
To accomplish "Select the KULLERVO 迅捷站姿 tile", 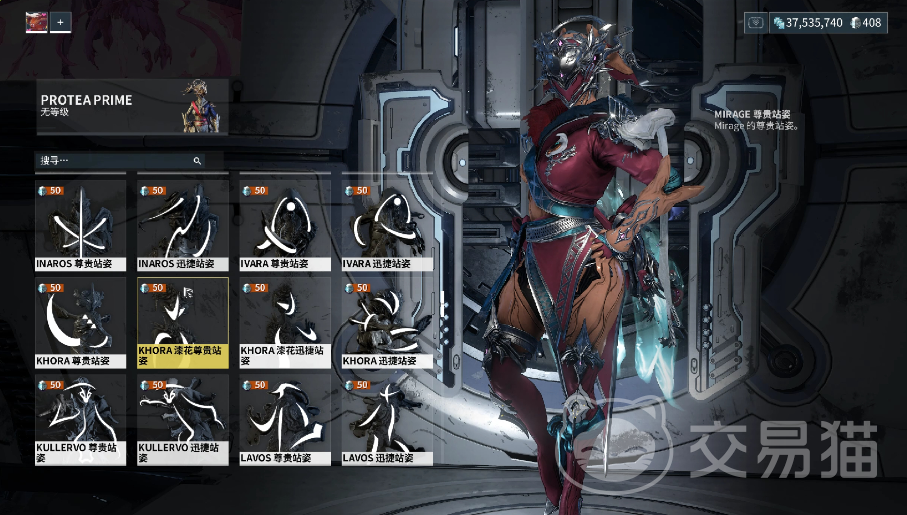I will (182, 419).
